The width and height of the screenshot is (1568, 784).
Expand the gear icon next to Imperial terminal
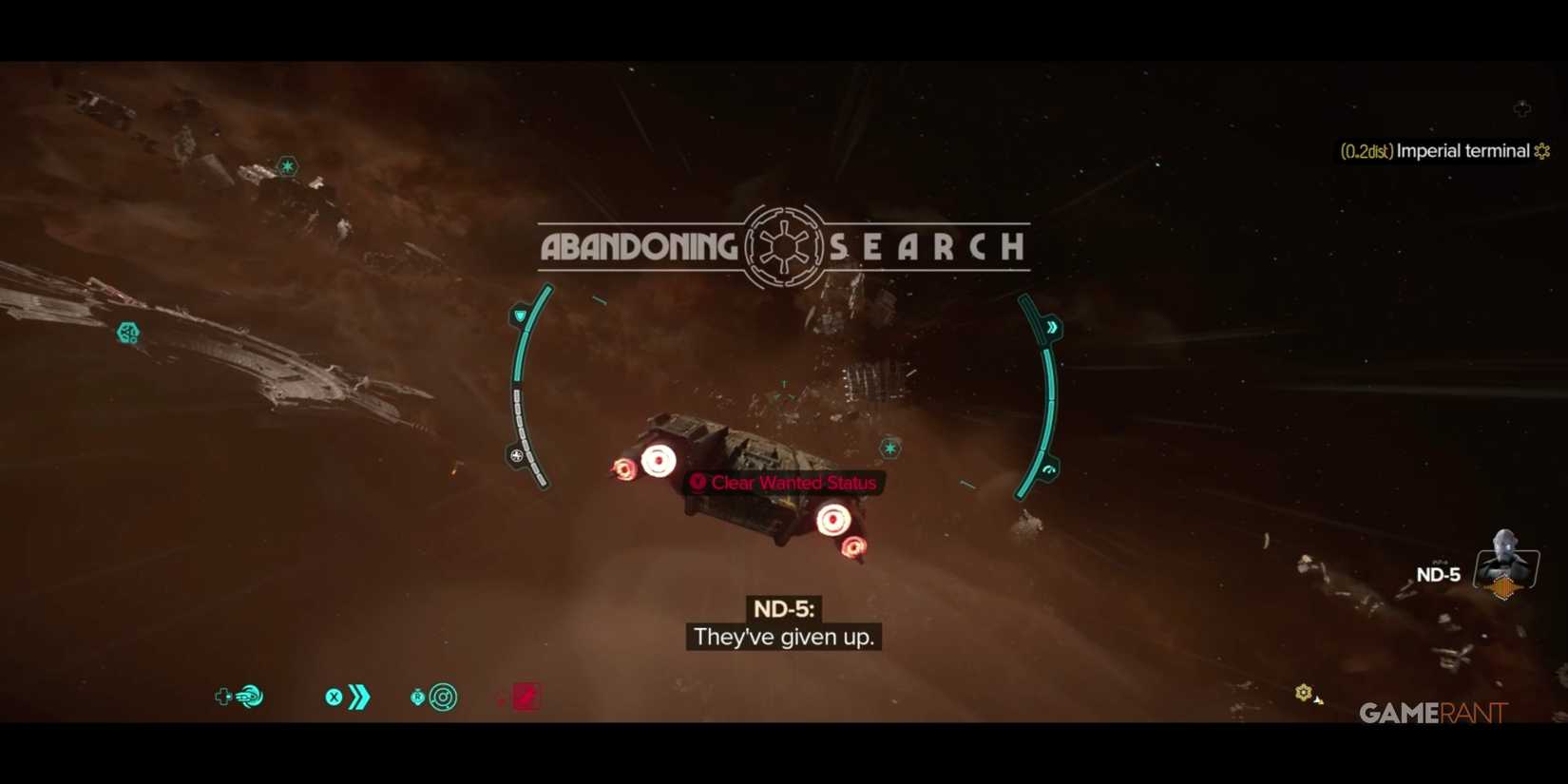pyautogui.click(x=1541, y=150)
